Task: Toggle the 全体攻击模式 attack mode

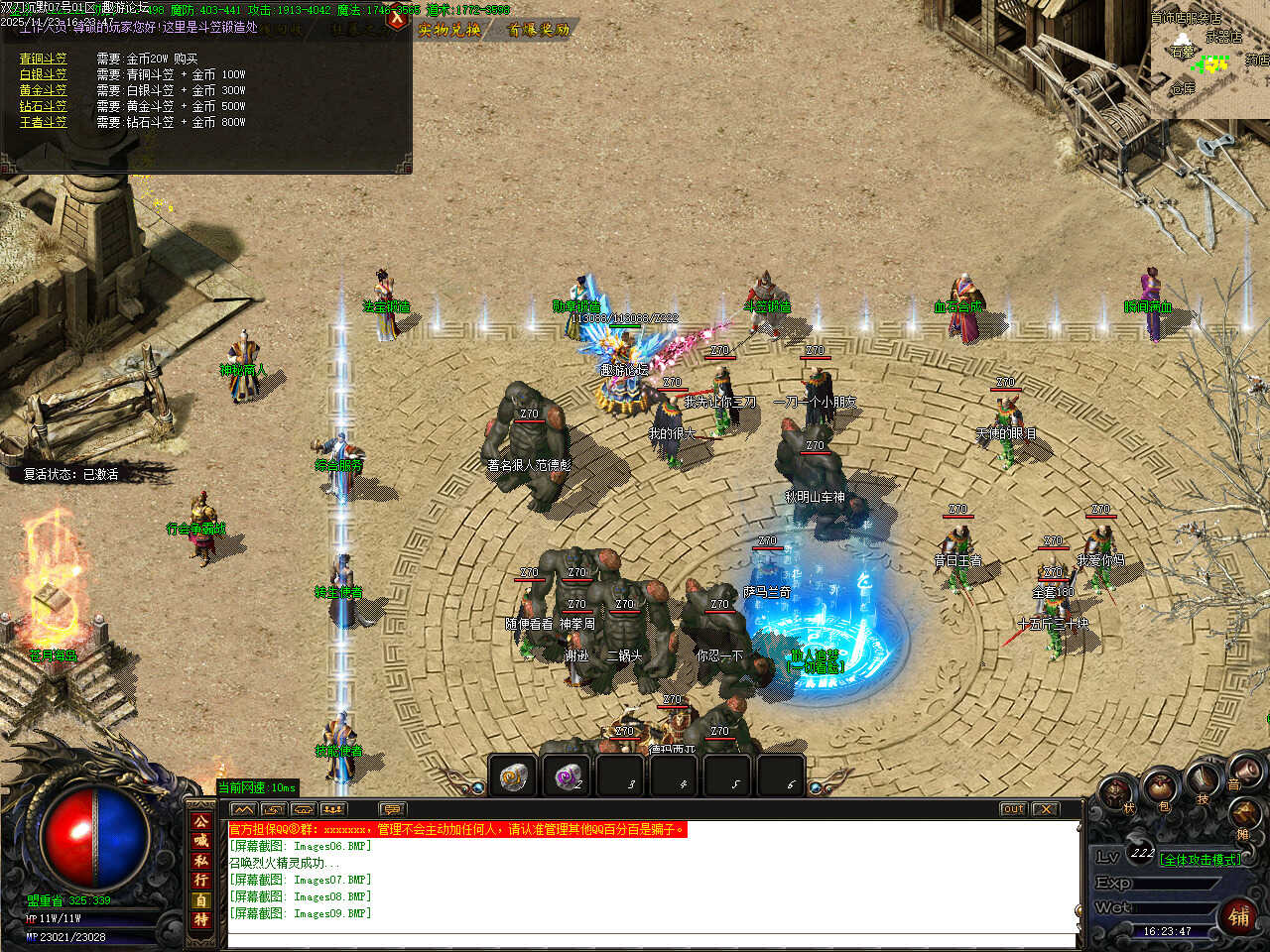Action: [x=1200, y=860]
